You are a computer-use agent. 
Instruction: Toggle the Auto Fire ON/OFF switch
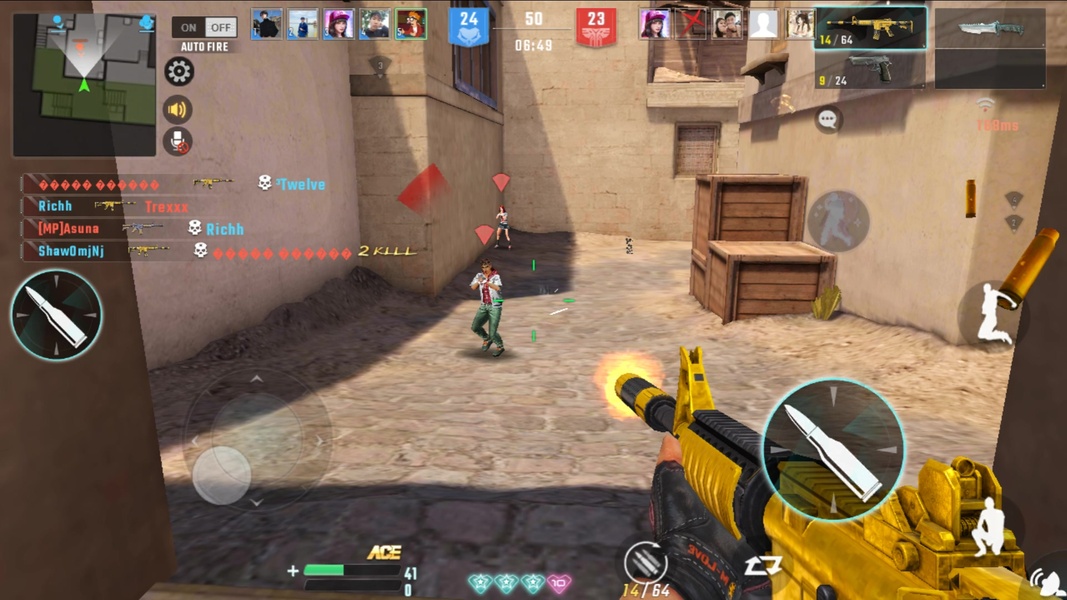(x=204, y=27)
